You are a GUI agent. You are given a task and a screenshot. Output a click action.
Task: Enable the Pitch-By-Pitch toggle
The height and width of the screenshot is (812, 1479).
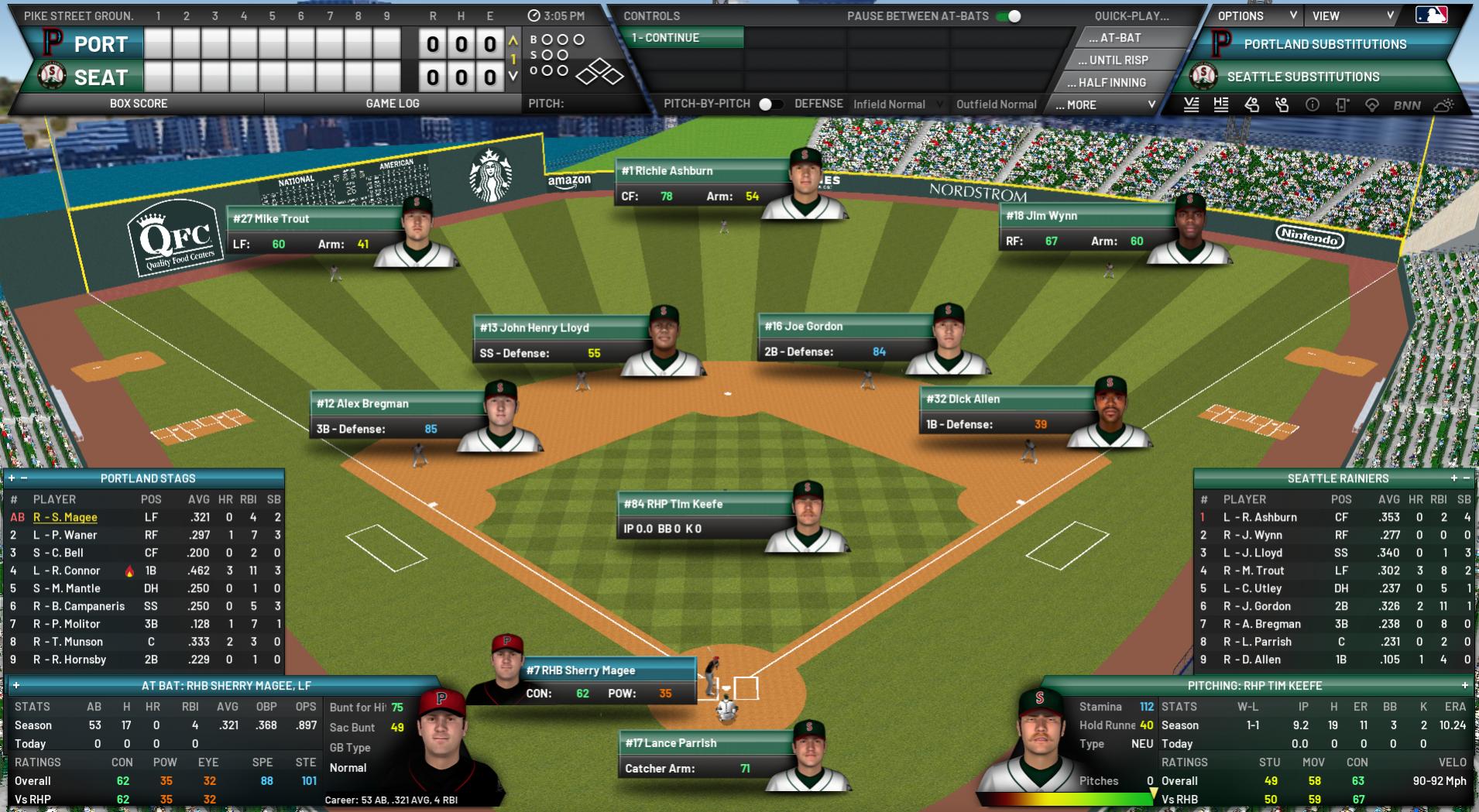(770, 104)
